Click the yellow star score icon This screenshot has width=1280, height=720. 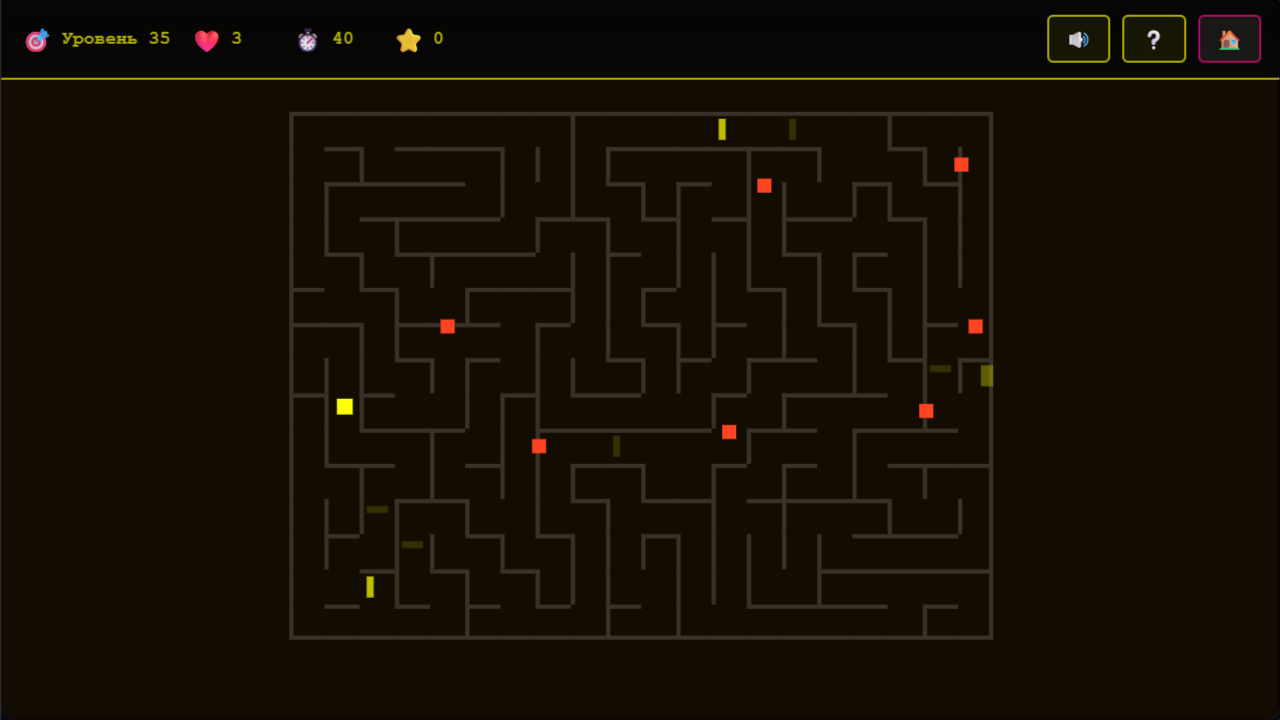point(409,40)
